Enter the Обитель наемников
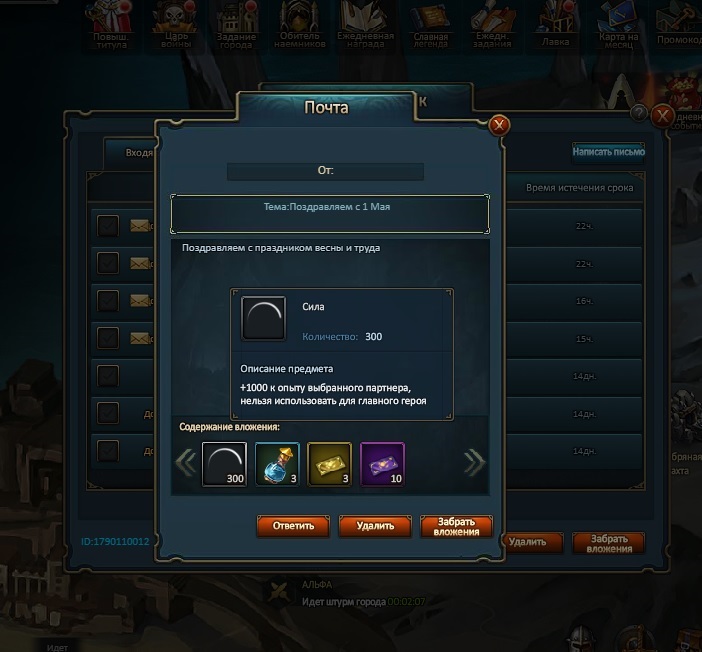This screenshot has width=702, height=652. [301, 26]
